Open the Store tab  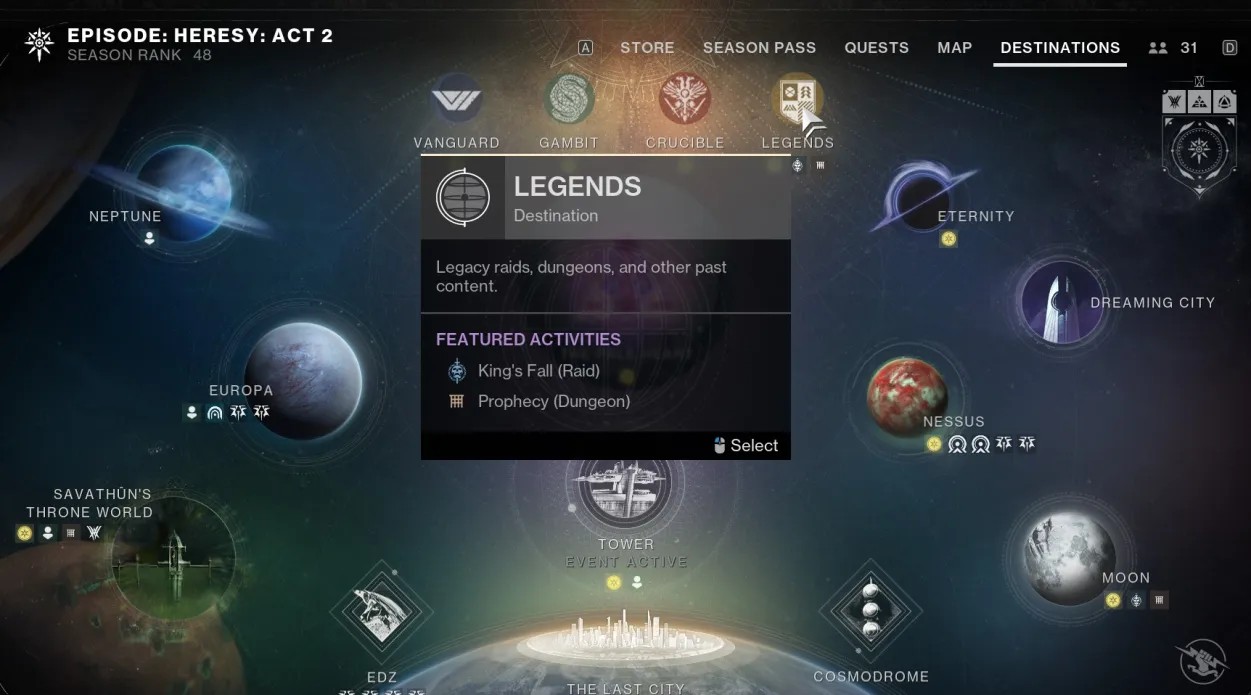pos(647,47)
